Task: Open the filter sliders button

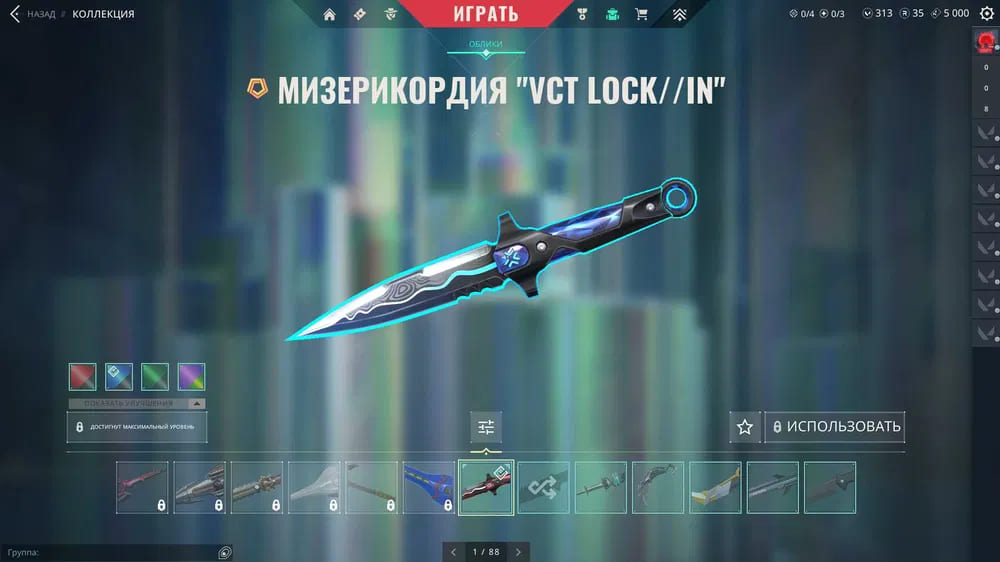Action: coord(486,427)
